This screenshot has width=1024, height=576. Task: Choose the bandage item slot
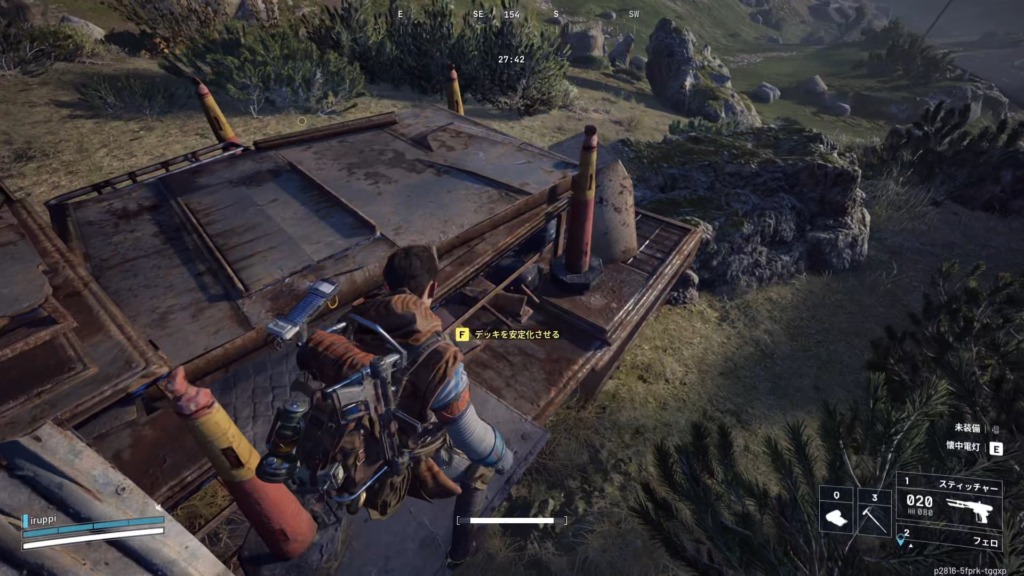point(836,511)
